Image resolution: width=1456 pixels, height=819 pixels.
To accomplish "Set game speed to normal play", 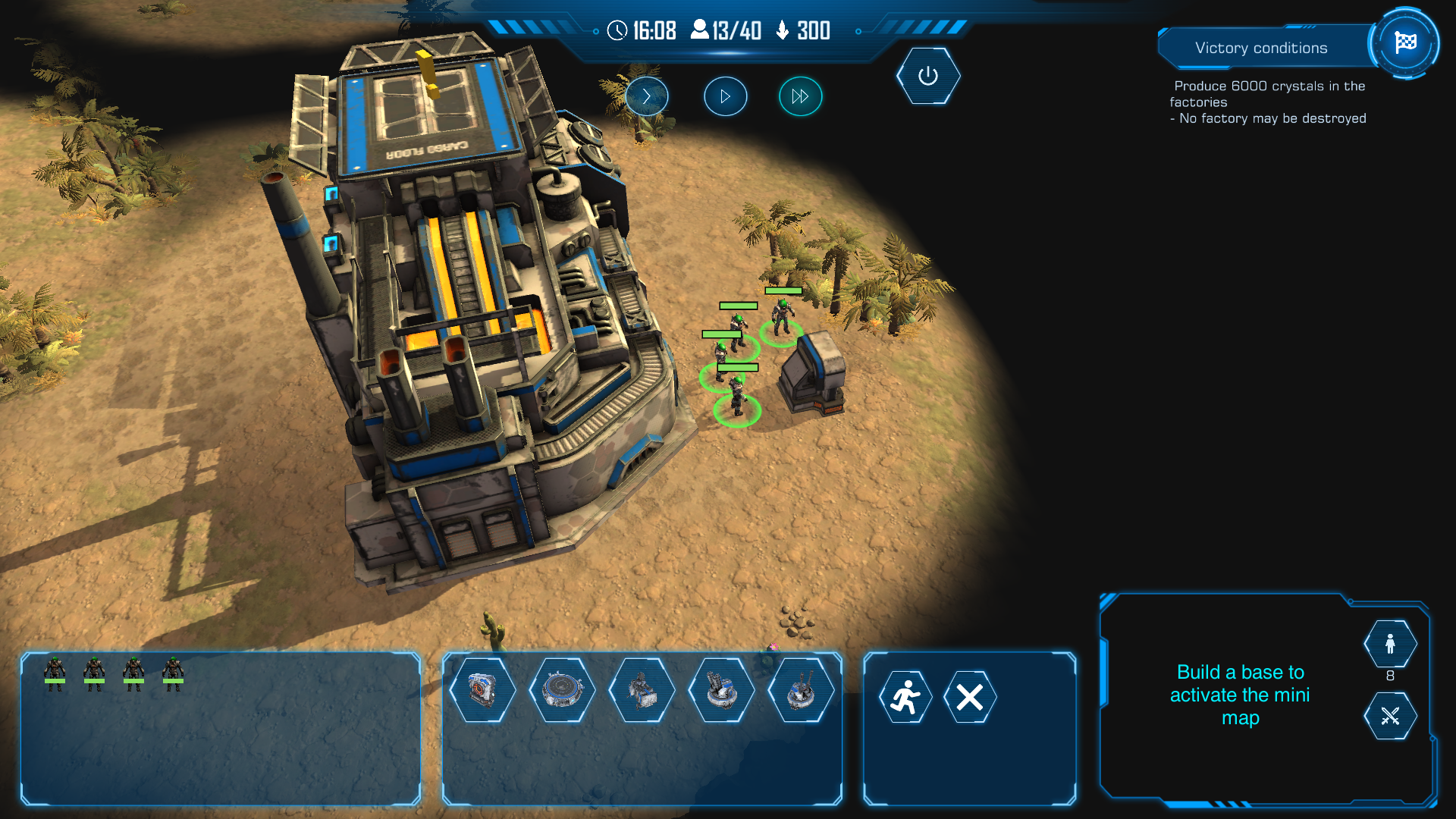I will 725,96.
